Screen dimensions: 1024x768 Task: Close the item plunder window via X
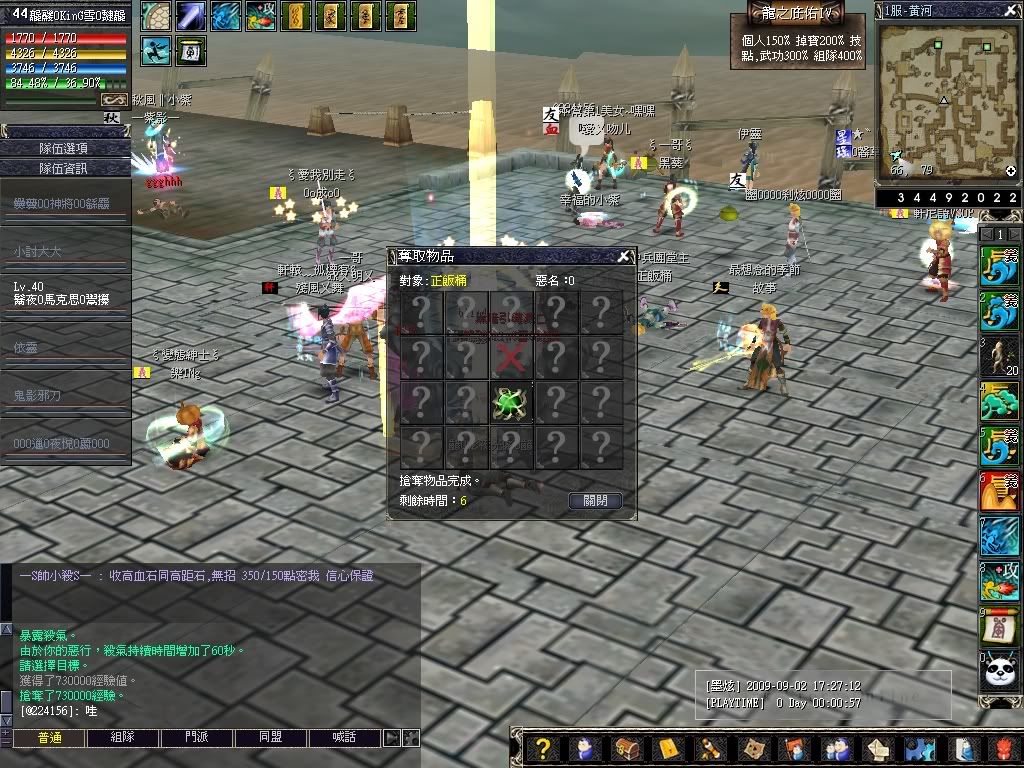point(624,256)
